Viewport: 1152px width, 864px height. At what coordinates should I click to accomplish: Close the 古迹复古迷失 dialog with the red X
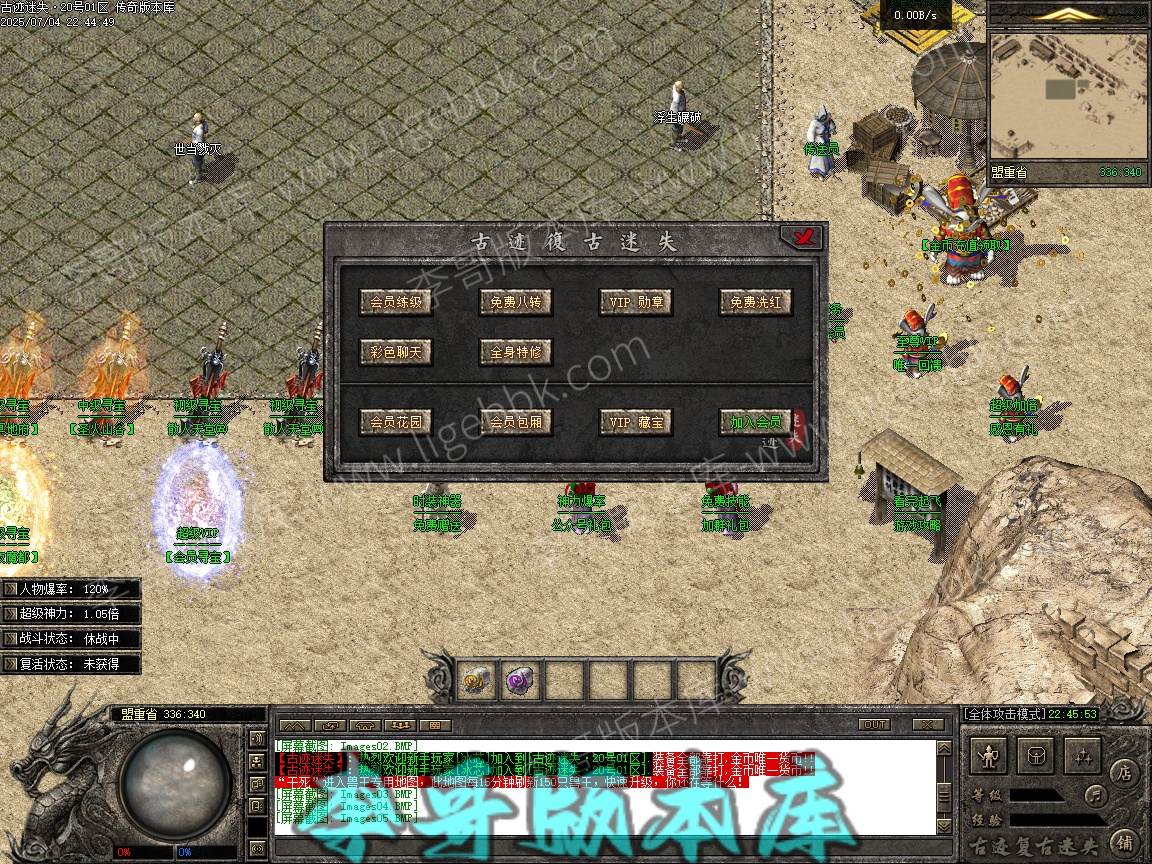point(801,238)
